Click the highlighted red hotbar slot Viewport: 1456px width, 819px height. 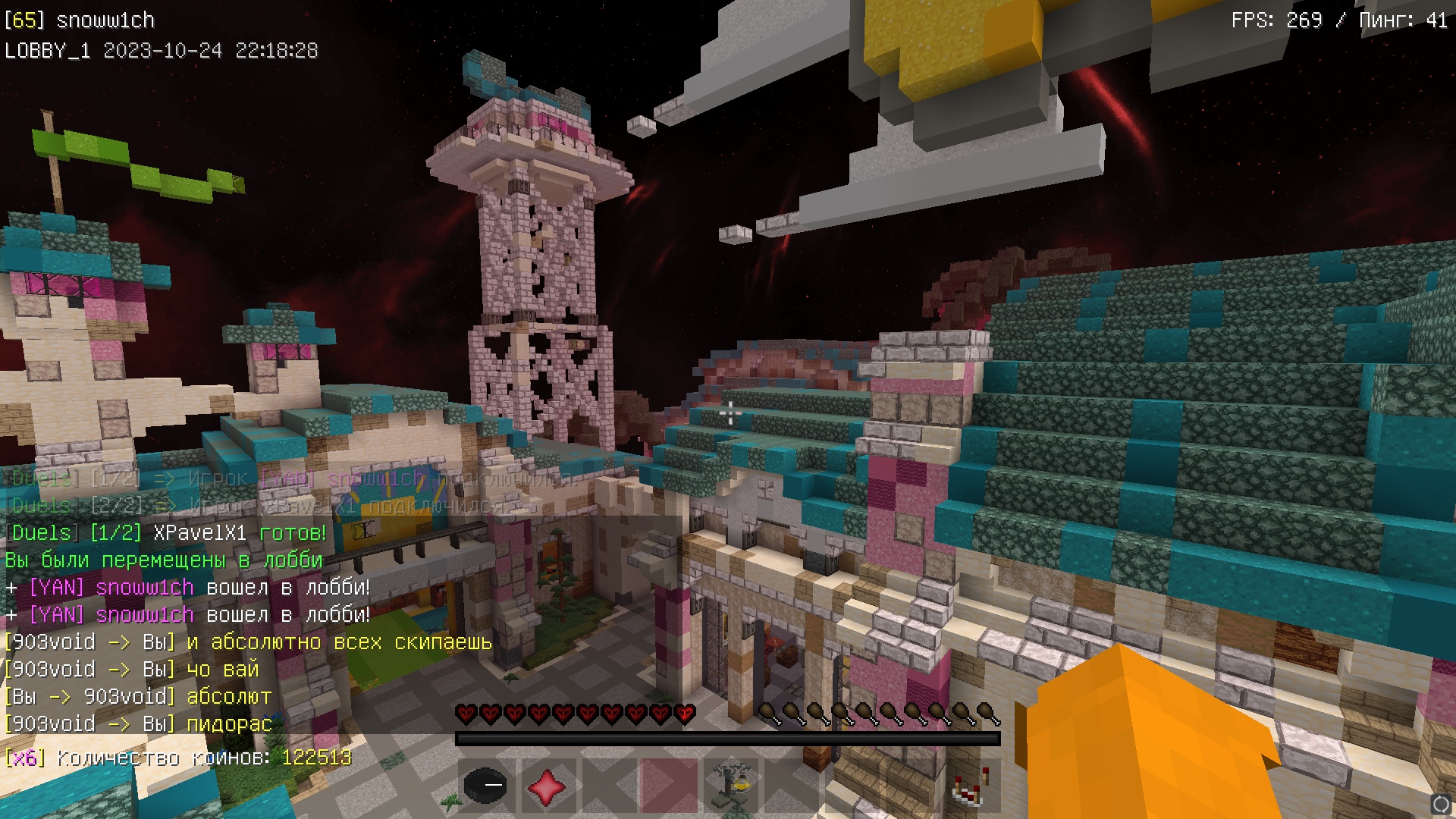click(669, 786)
